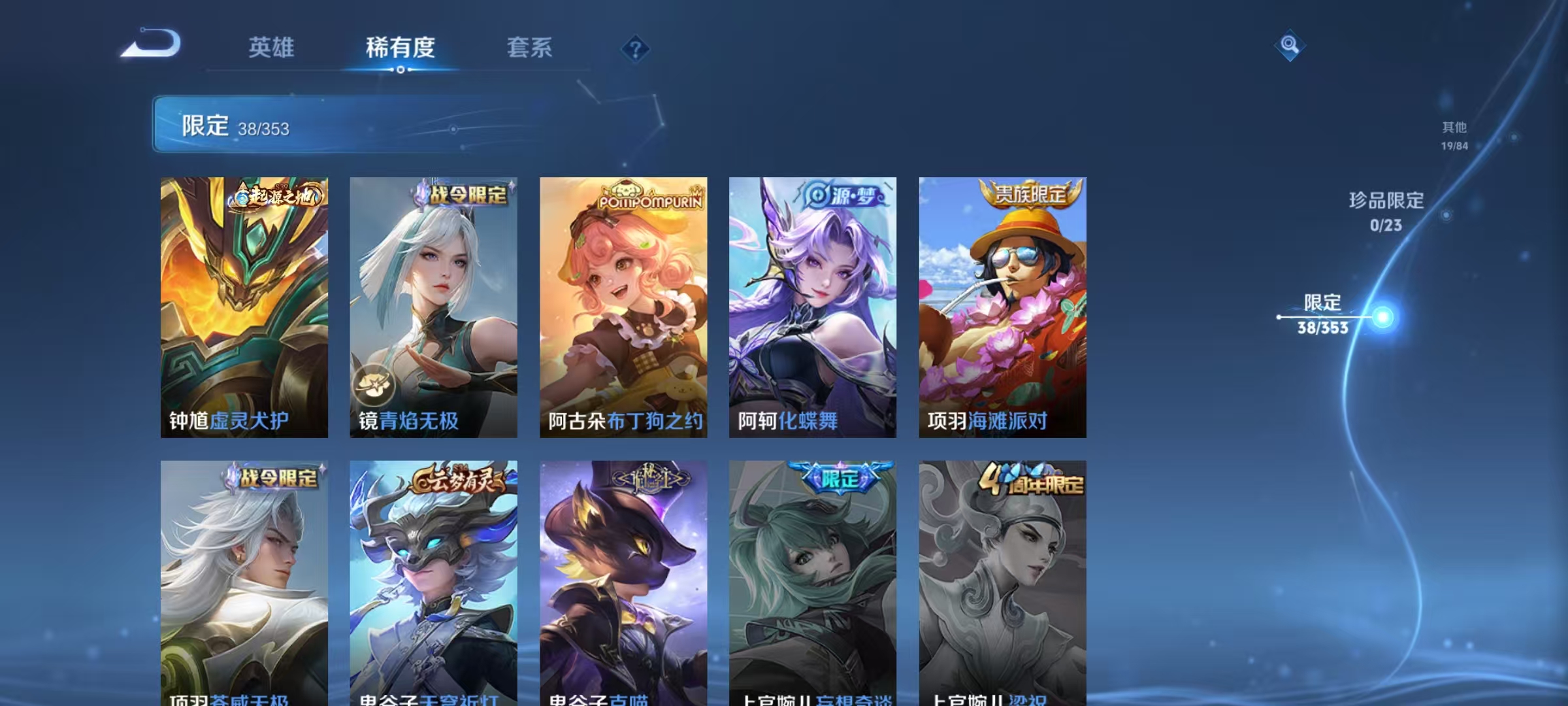Click the 4周年限定 badge on 上官婉儿's skin

point(1033,478)
